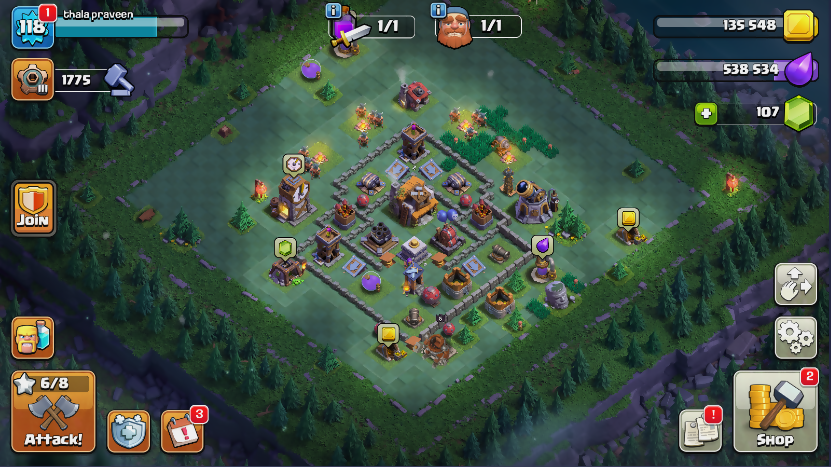Tap the gold coin storage icon

coord(798,25)
